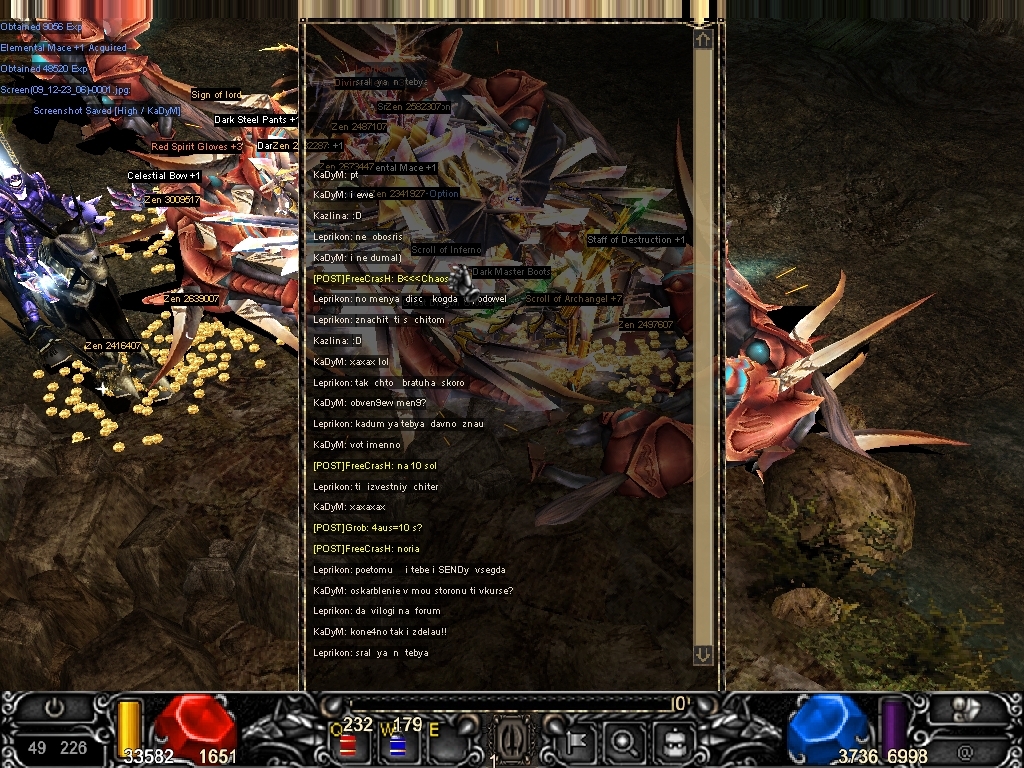Screen dimensions: 1024x768
Task: Click the power button in the HUD
Action: (x=55, y=707)
